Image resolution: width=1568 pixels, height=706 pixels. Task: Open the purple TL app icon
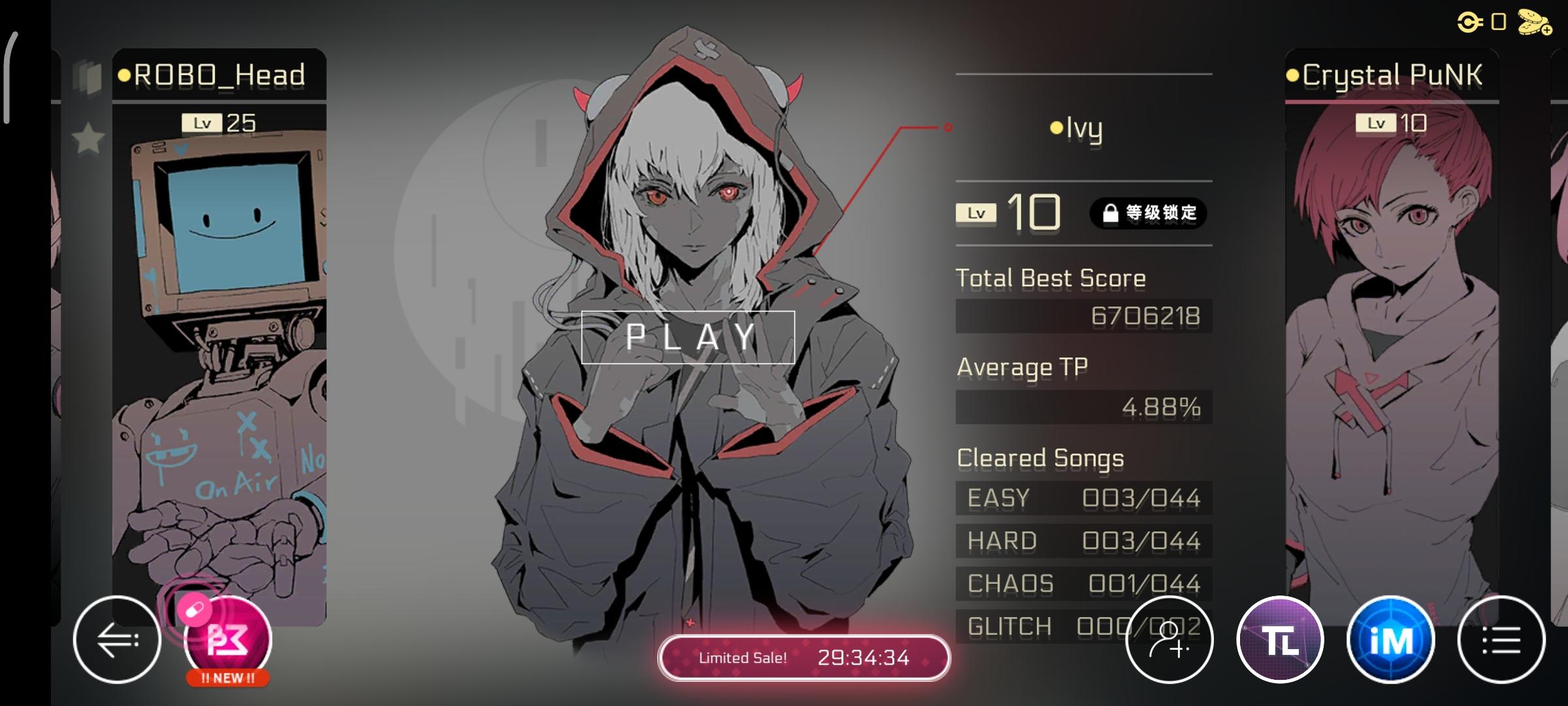click(1282, 640)
